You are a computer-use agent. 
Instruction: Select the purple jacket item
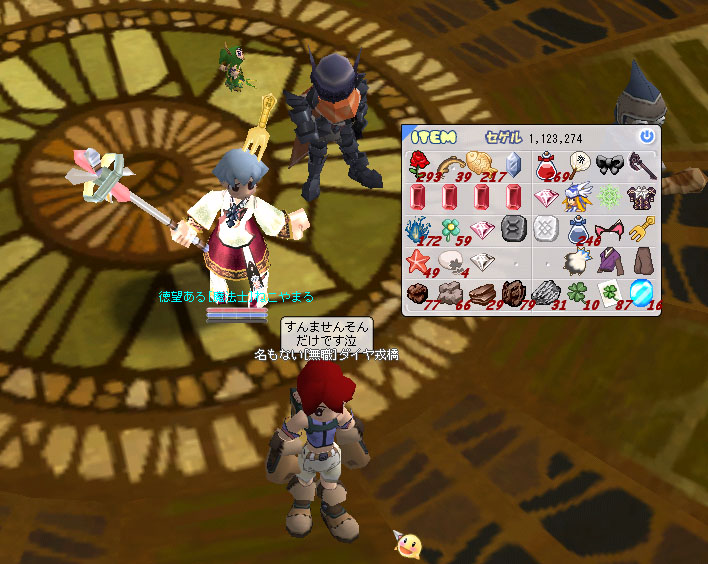tap(610, 262)
